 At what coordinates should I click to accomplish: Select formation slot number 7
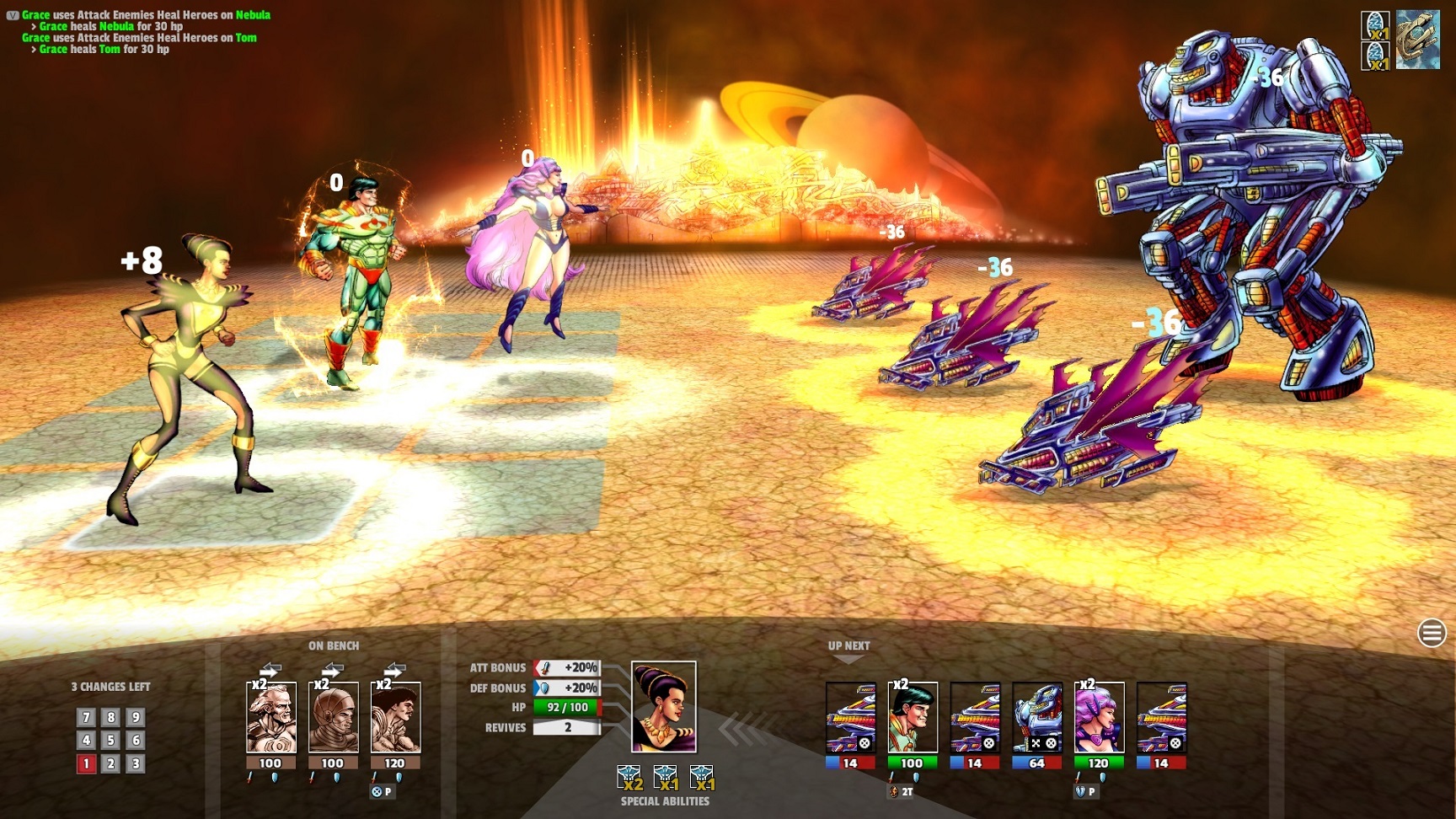pos(86,718)
